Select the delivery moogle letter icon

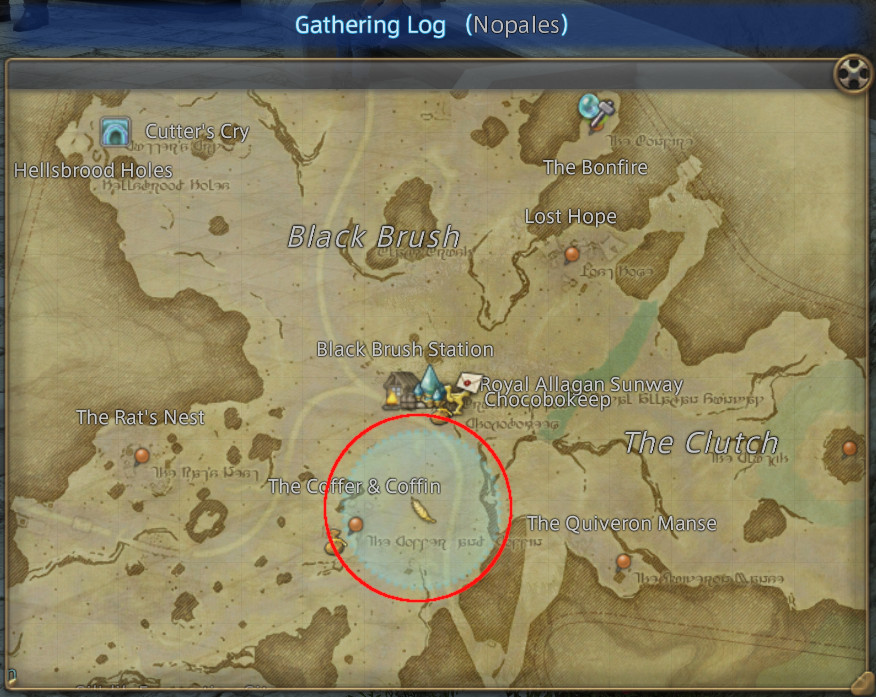tap(467, 383)
